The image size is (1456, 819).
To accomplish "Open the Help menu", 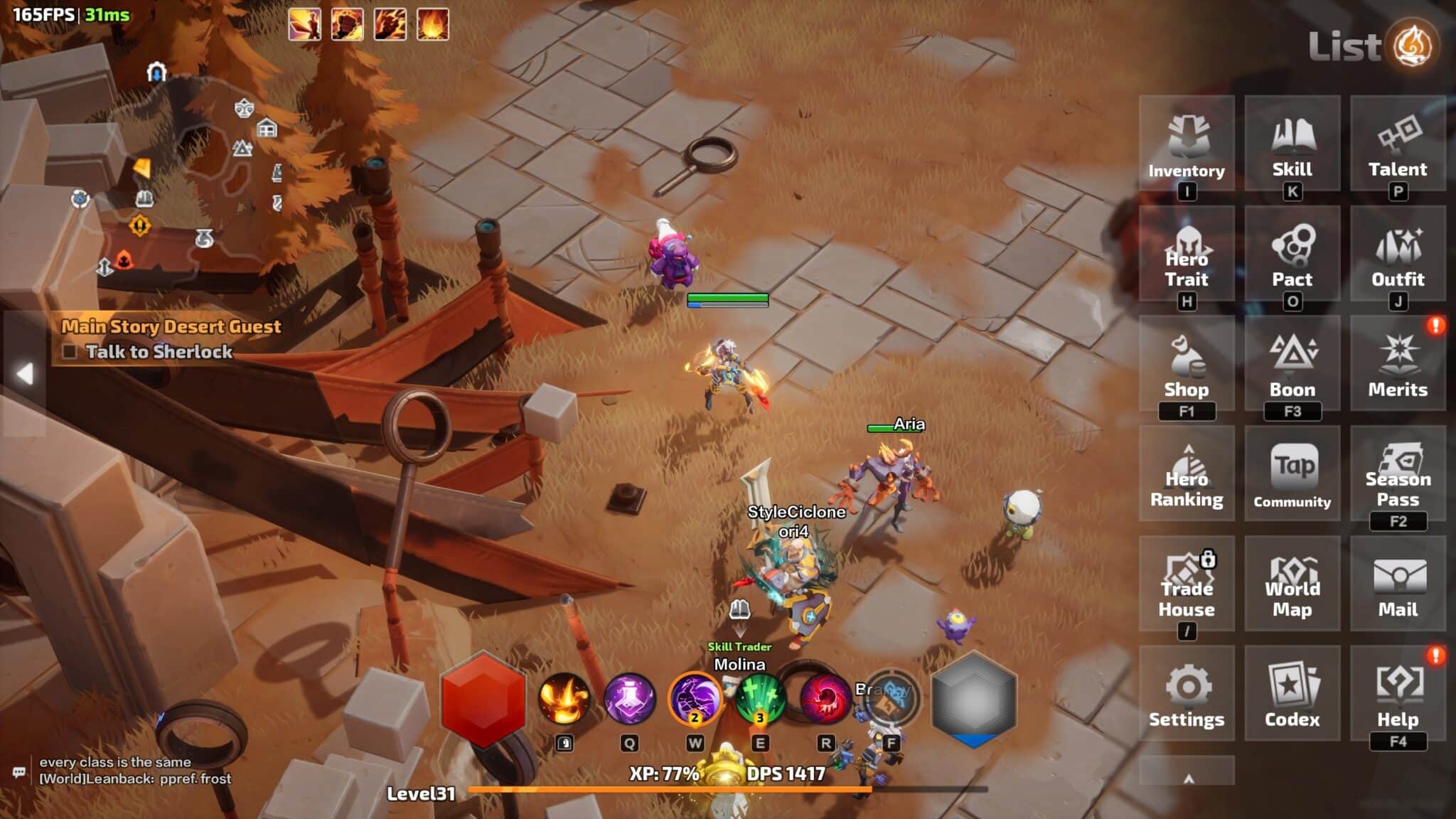I will 1398,695.
